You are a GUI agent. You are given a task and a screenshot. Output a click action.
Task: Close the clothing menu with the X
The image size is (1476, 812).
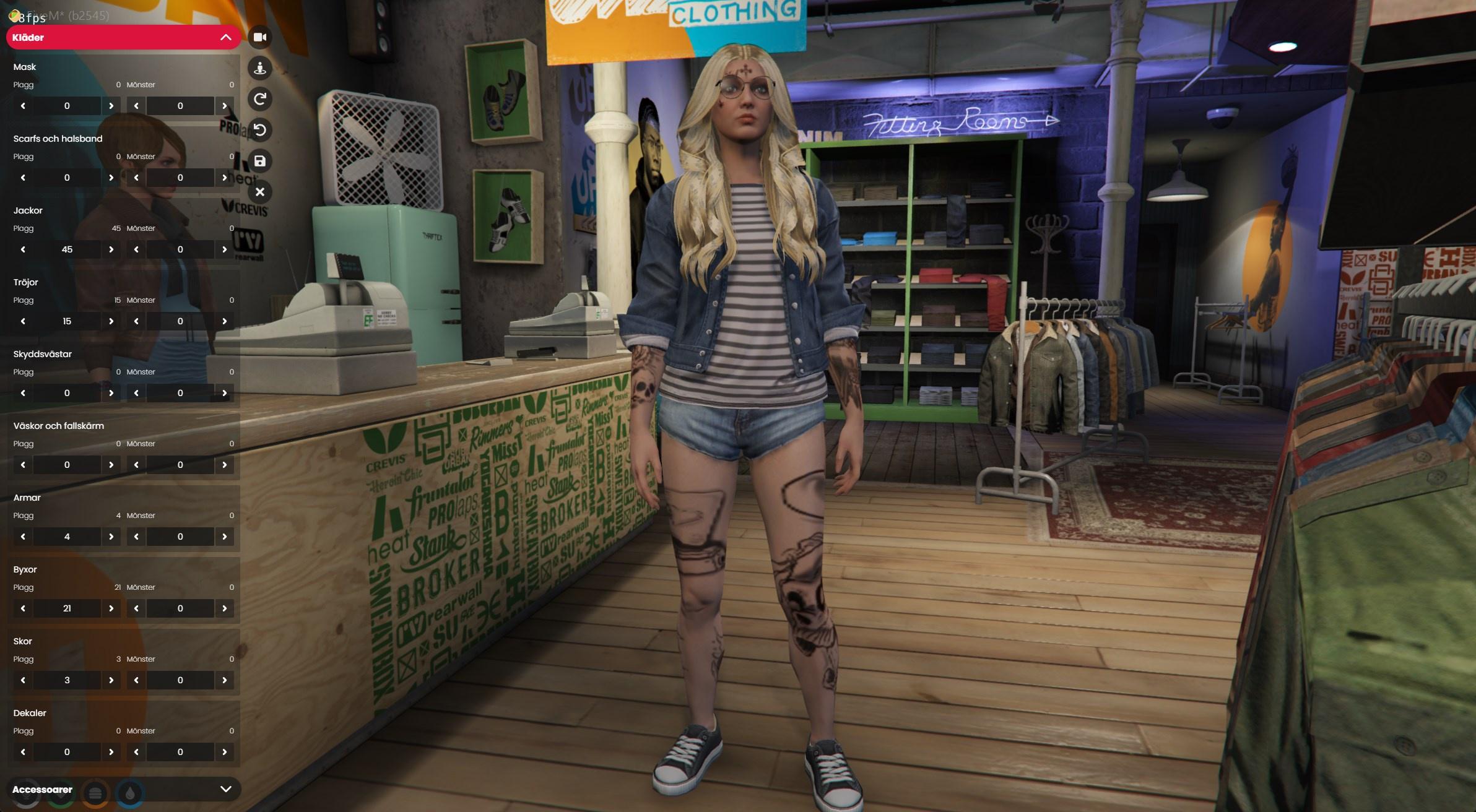point(260,192)
